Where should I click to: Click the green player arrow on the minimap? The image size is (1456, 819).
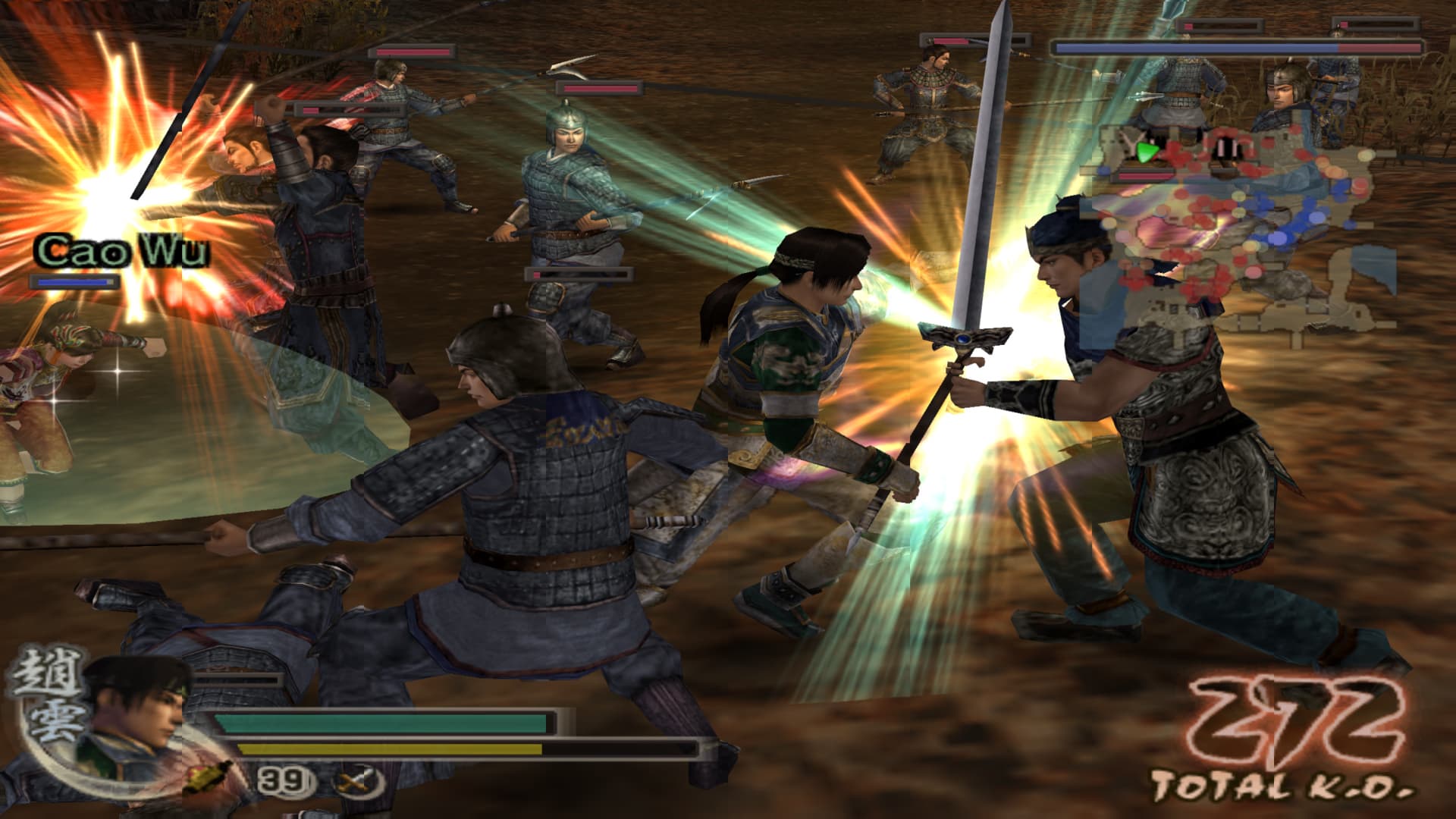coord(1147,153)
